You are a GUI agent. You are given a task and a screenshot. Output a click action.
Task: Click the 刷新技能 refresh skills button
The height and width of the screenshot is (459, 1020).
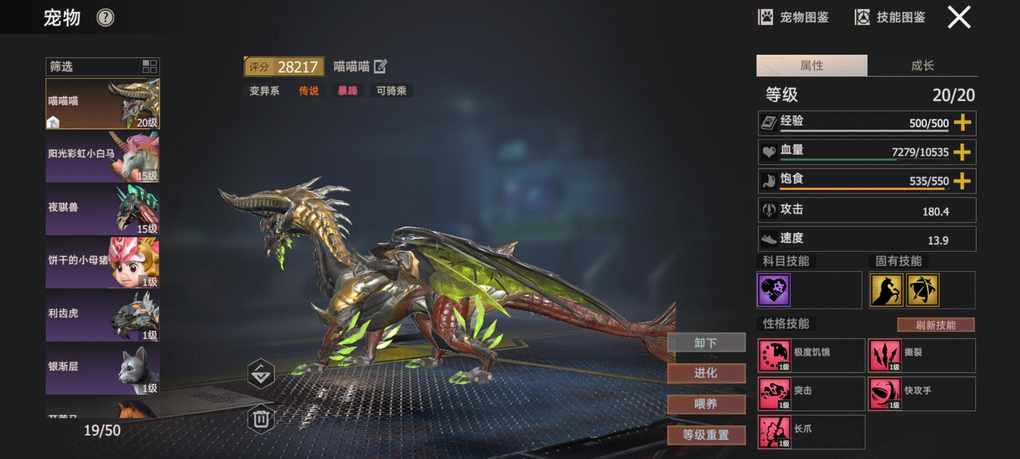(935, 325)
